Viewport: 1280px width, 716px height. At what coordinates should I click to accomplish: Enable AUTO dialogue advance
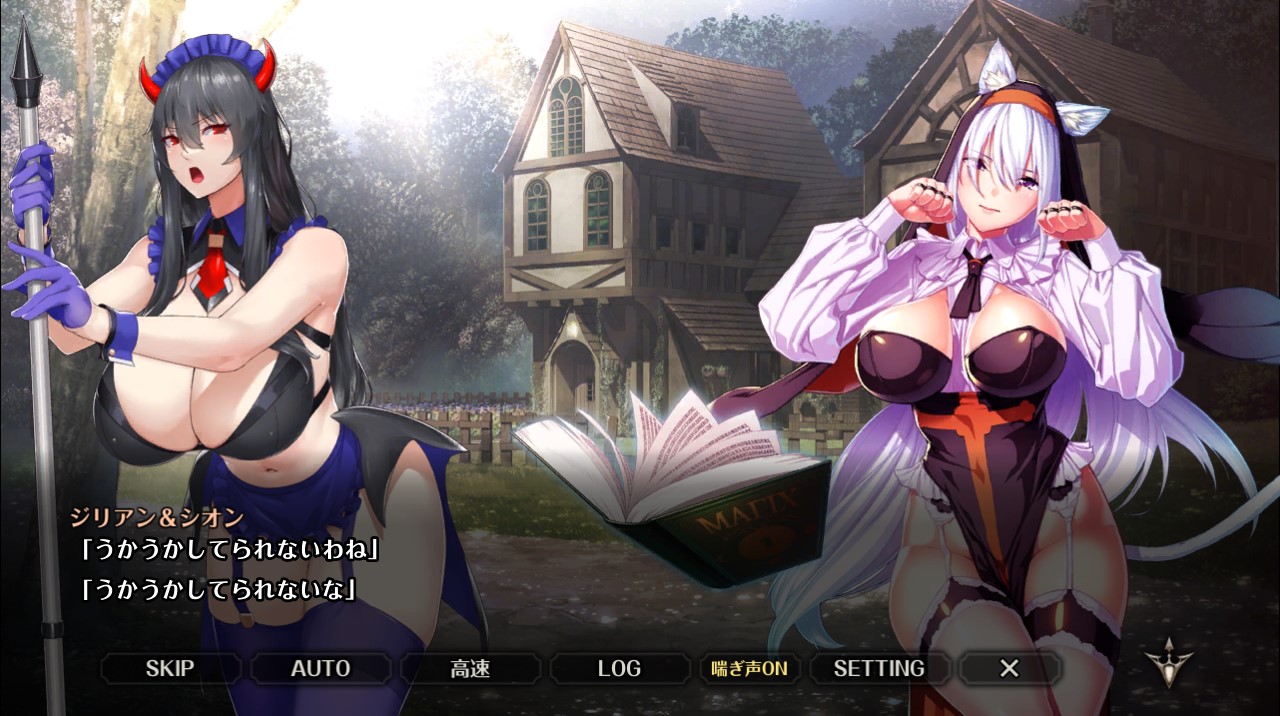[320, 668]
